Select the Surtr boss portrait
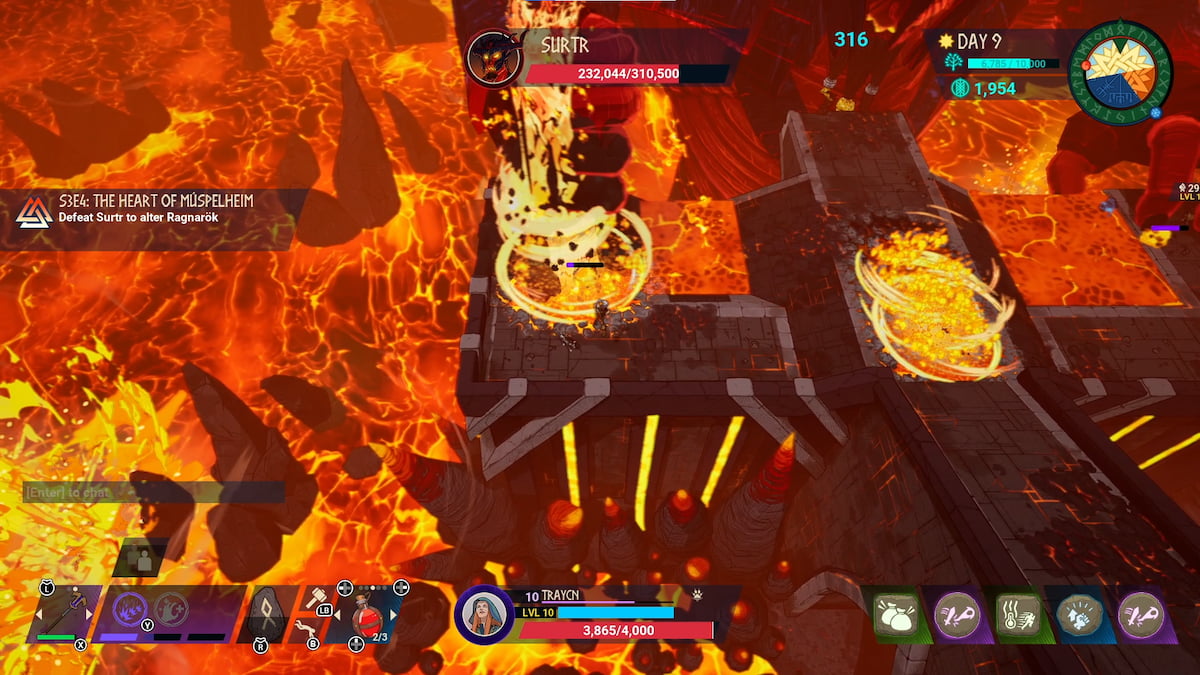 [492, 58]
